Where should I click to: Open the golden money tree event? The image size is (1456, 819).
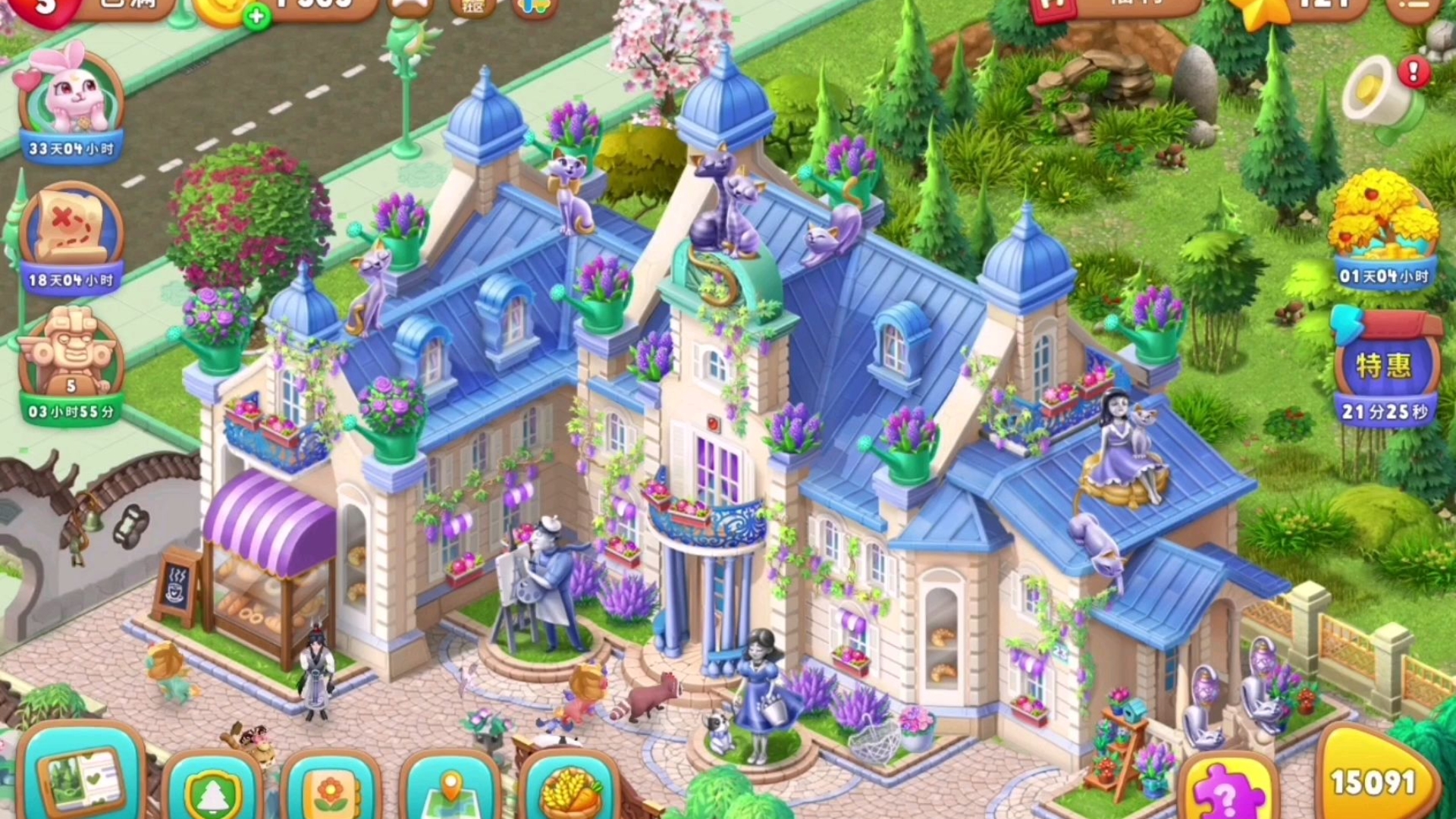coord(1383,224)
